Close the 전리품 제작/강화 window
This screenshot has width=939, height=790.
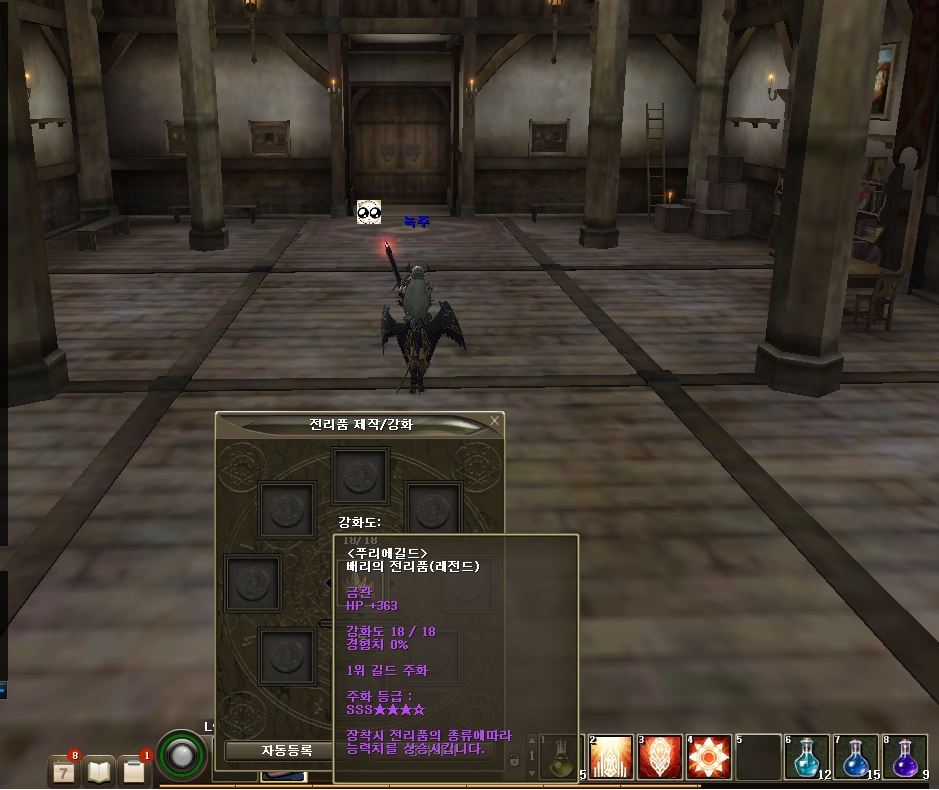(x=494, y=422)
